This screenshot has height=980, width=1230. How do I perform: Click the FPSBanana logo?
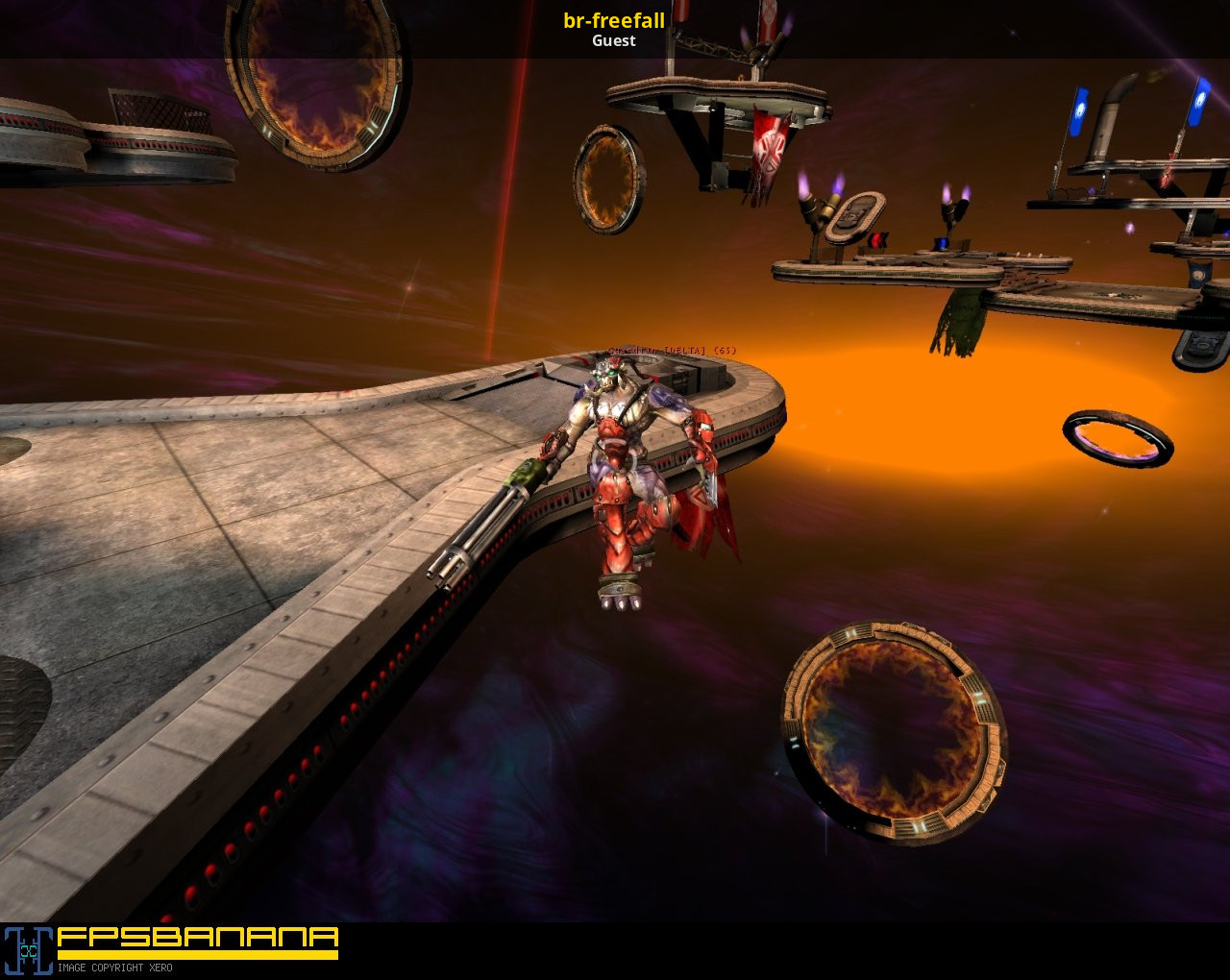171,943
